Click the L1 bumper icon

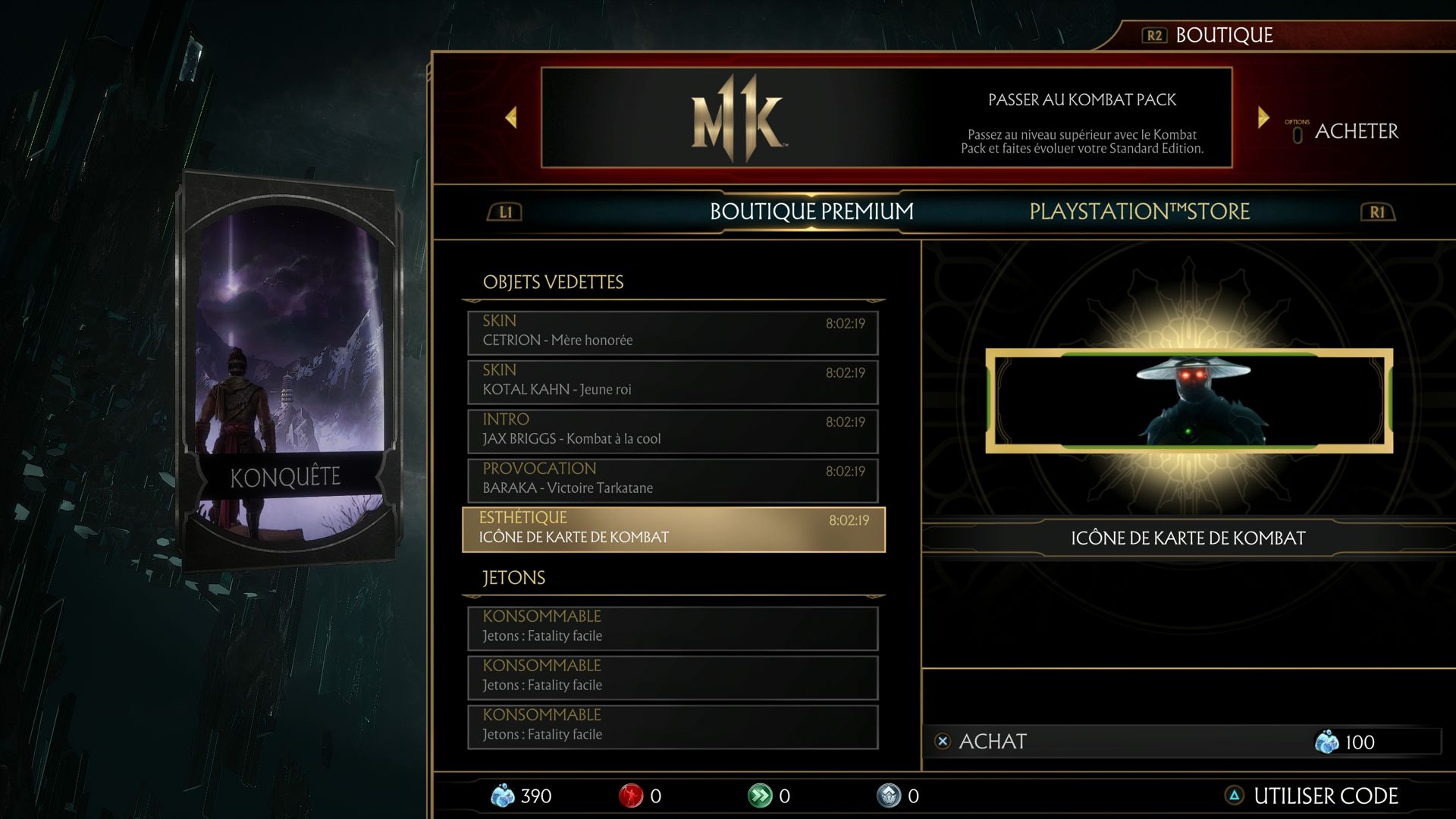tap(504, 212)
